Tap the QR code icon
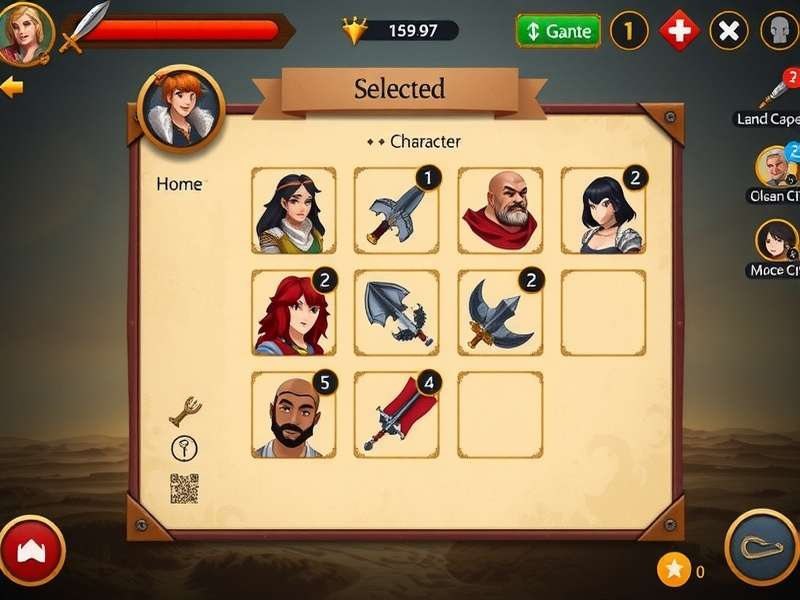800x600 pixels. (184, 488)
